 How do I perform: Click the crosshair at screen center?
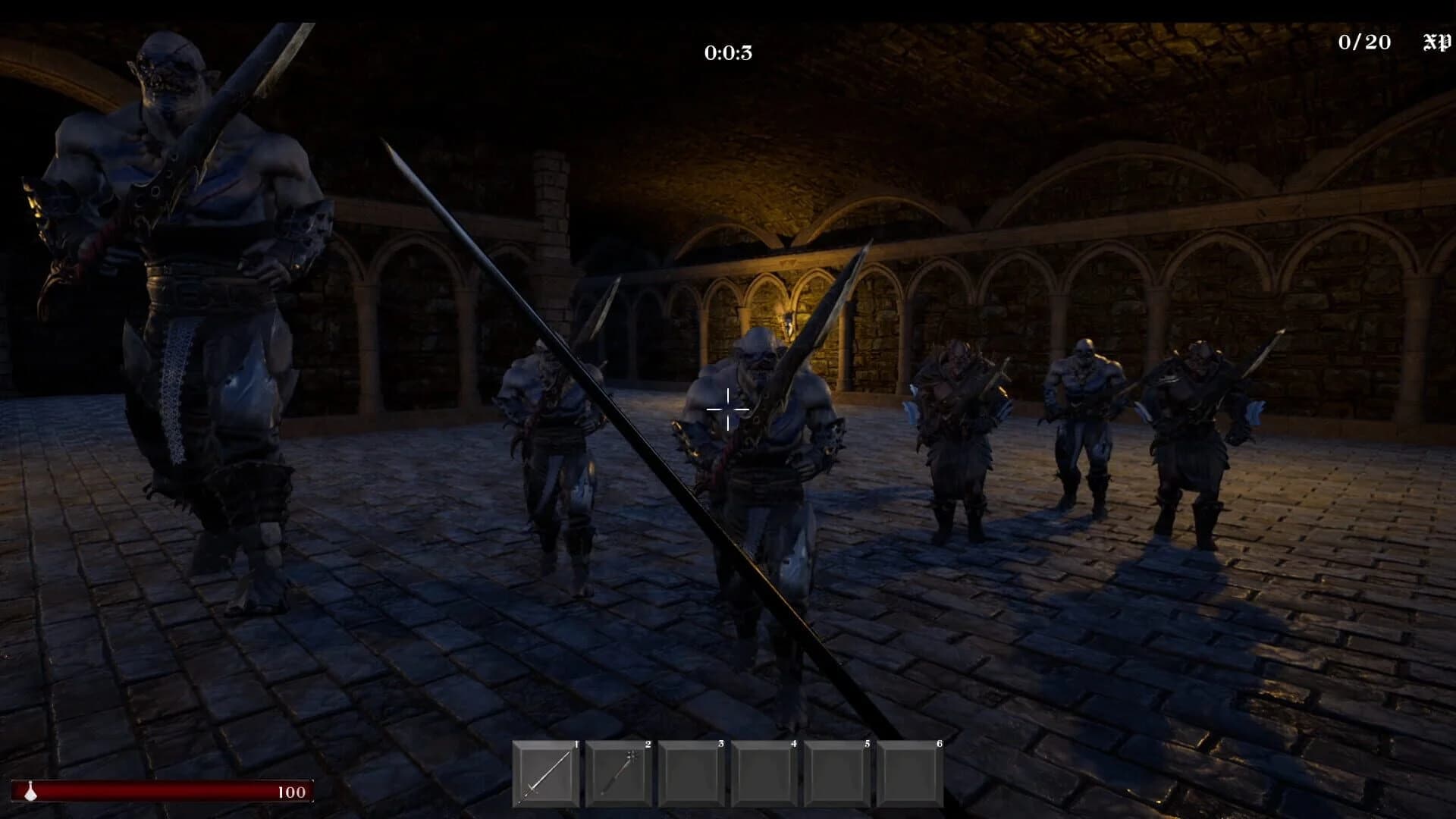click(728, 409)
